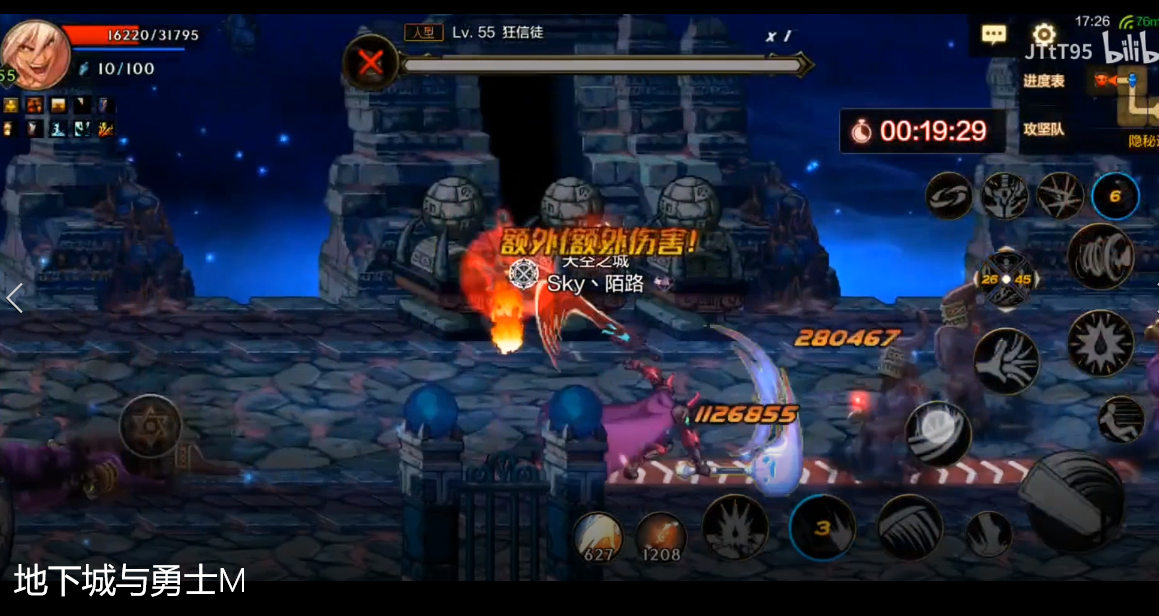Activate the swirling vortex skill
The height and width of the screenshot is (616, 1159).
[949, 195]
